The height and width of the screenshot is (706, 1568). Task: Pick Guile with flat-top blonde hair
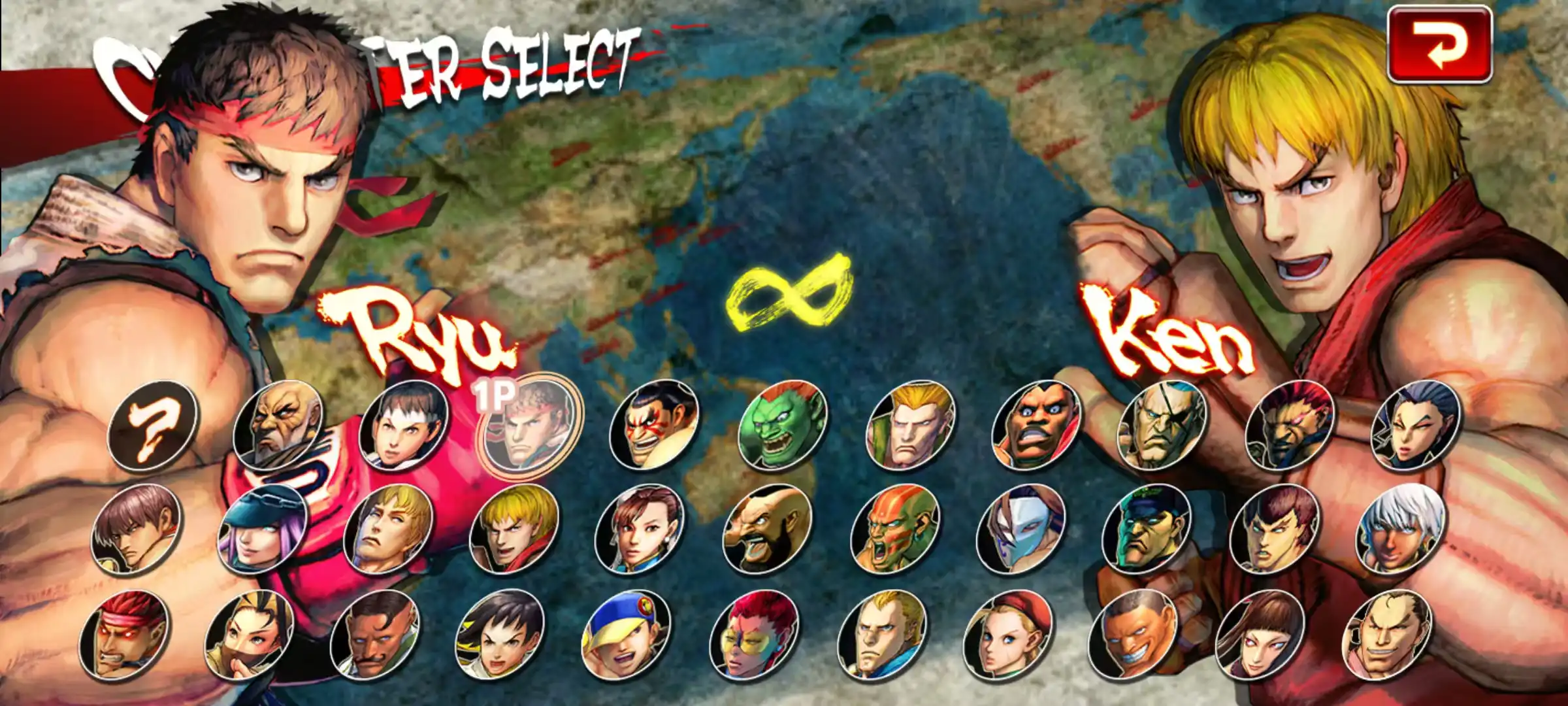coord(910,425)
